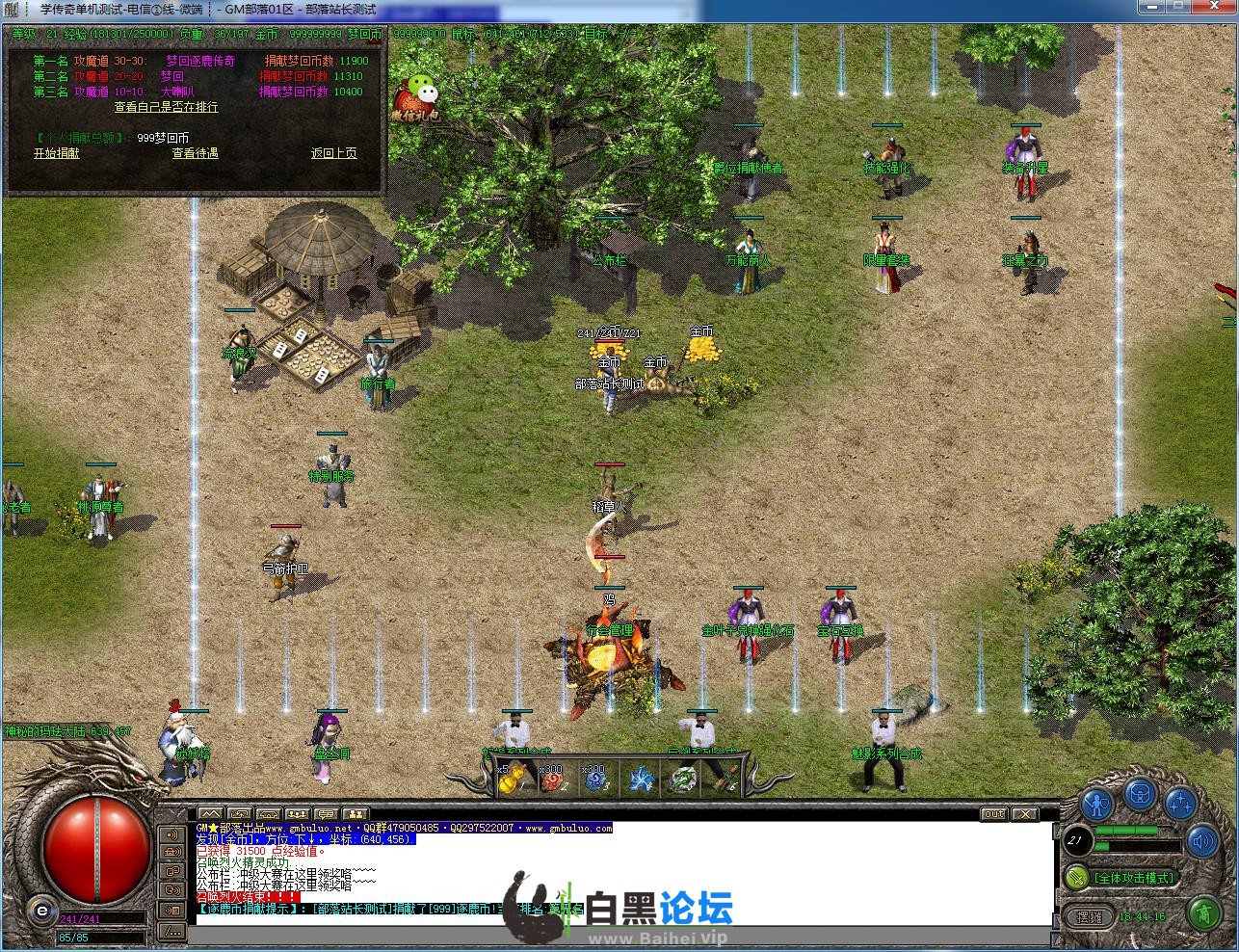Select the blue orb item stack in the hotbar
1239x952 pixels.
595,780
